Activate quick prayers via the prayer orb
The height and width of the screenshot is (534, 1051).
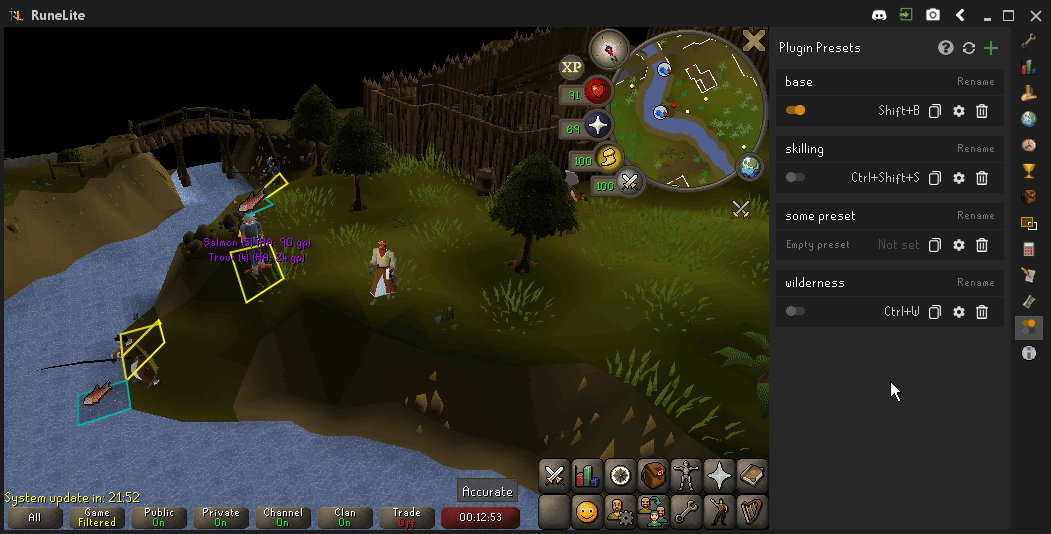pyautogui.click(x=597, y=126)
